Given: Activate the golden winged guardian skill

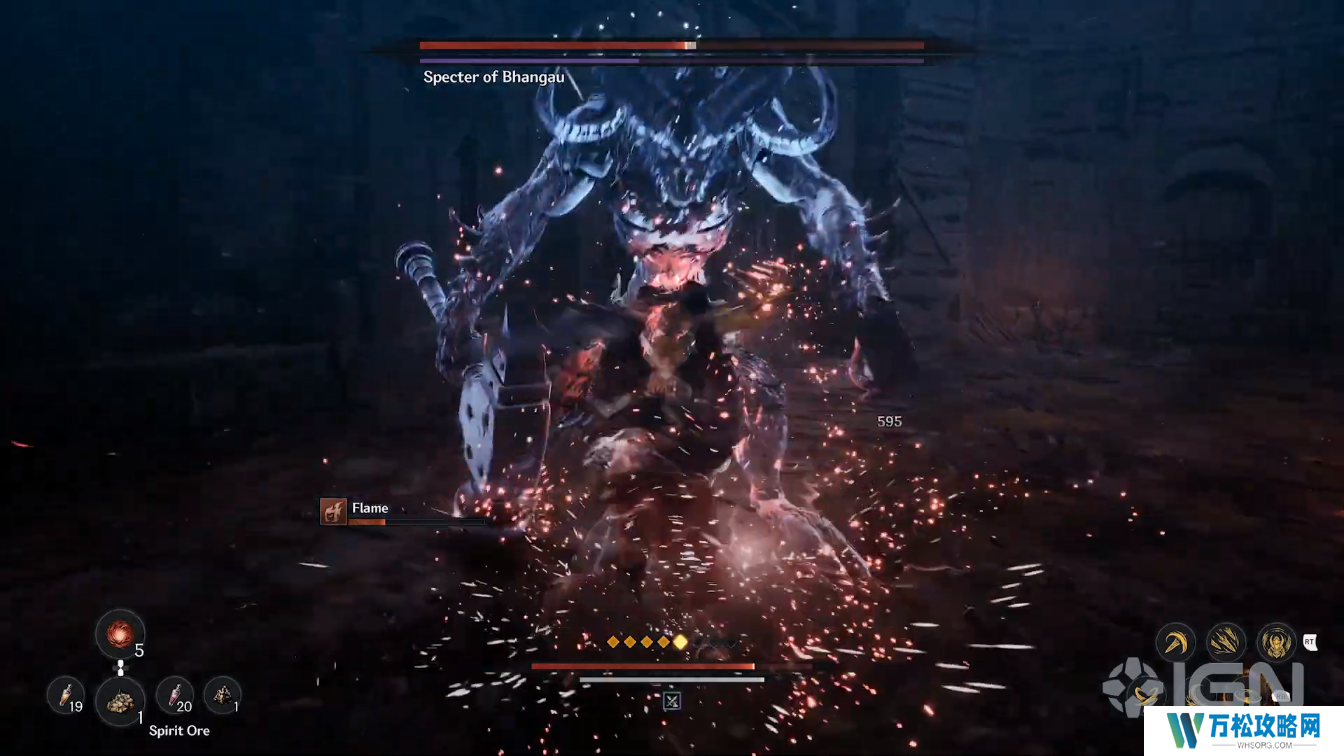Looking at the screenshot, I should (1276, 642).
